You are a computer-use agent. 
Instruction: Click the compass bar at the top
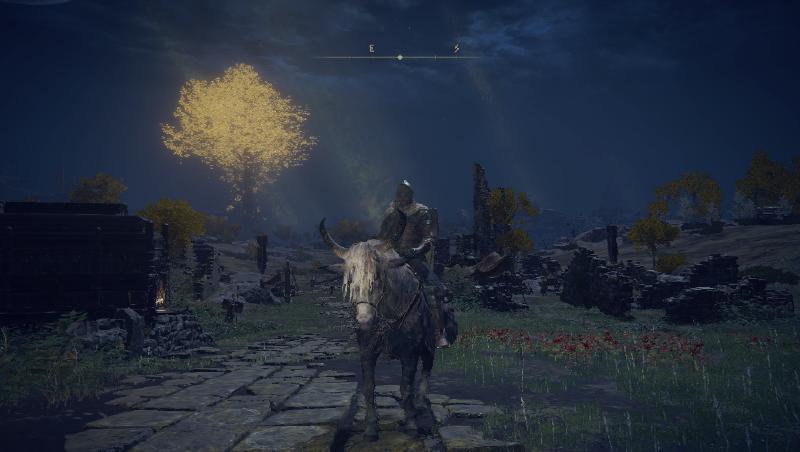click(x=399, y=56)
